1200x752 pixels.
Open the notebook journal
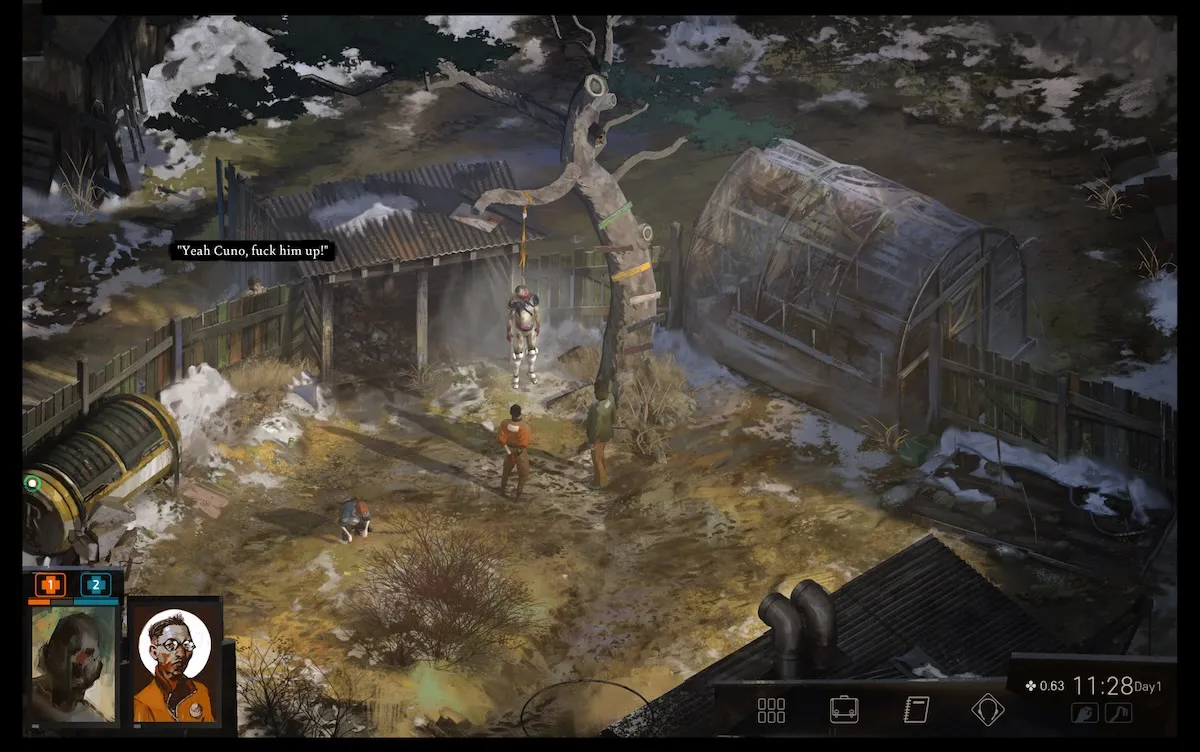click(x=915, y=710)
